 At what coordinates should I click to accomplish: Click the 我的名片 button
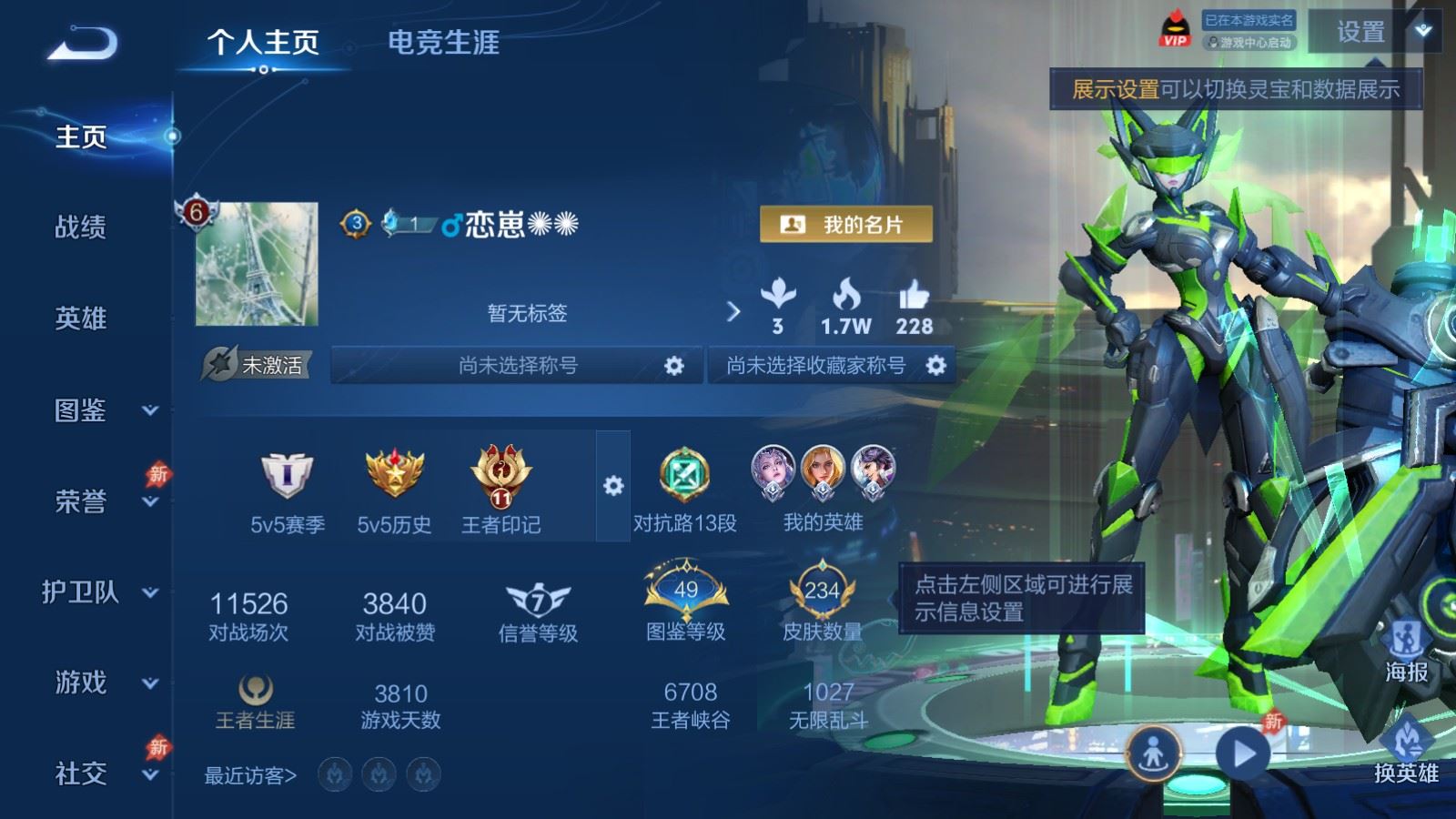848,224
